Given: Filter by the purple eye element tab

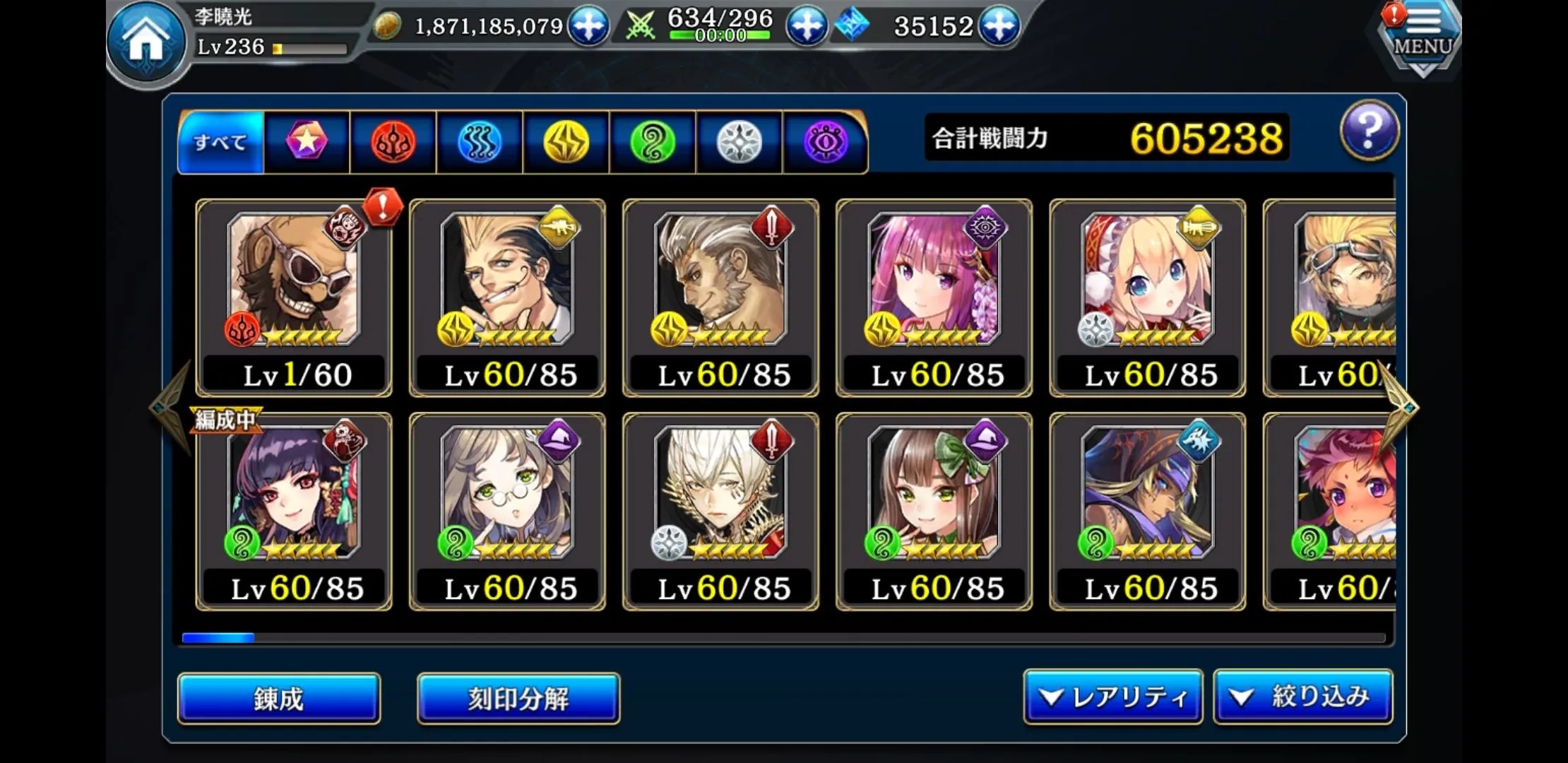Looking at the screenshot, I should [825, 142].
